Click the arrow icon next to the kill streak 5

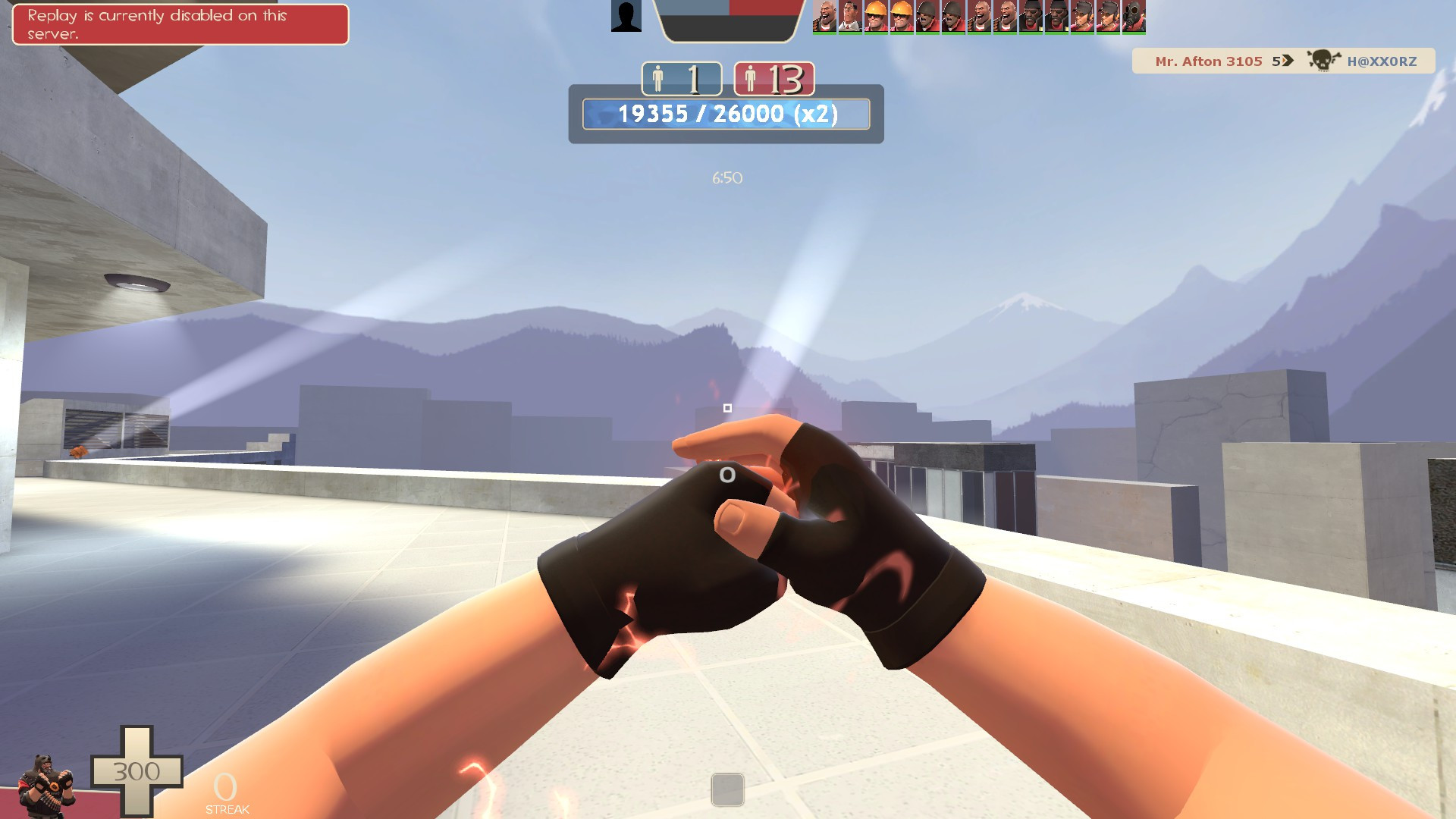[x=1287, y=61]
